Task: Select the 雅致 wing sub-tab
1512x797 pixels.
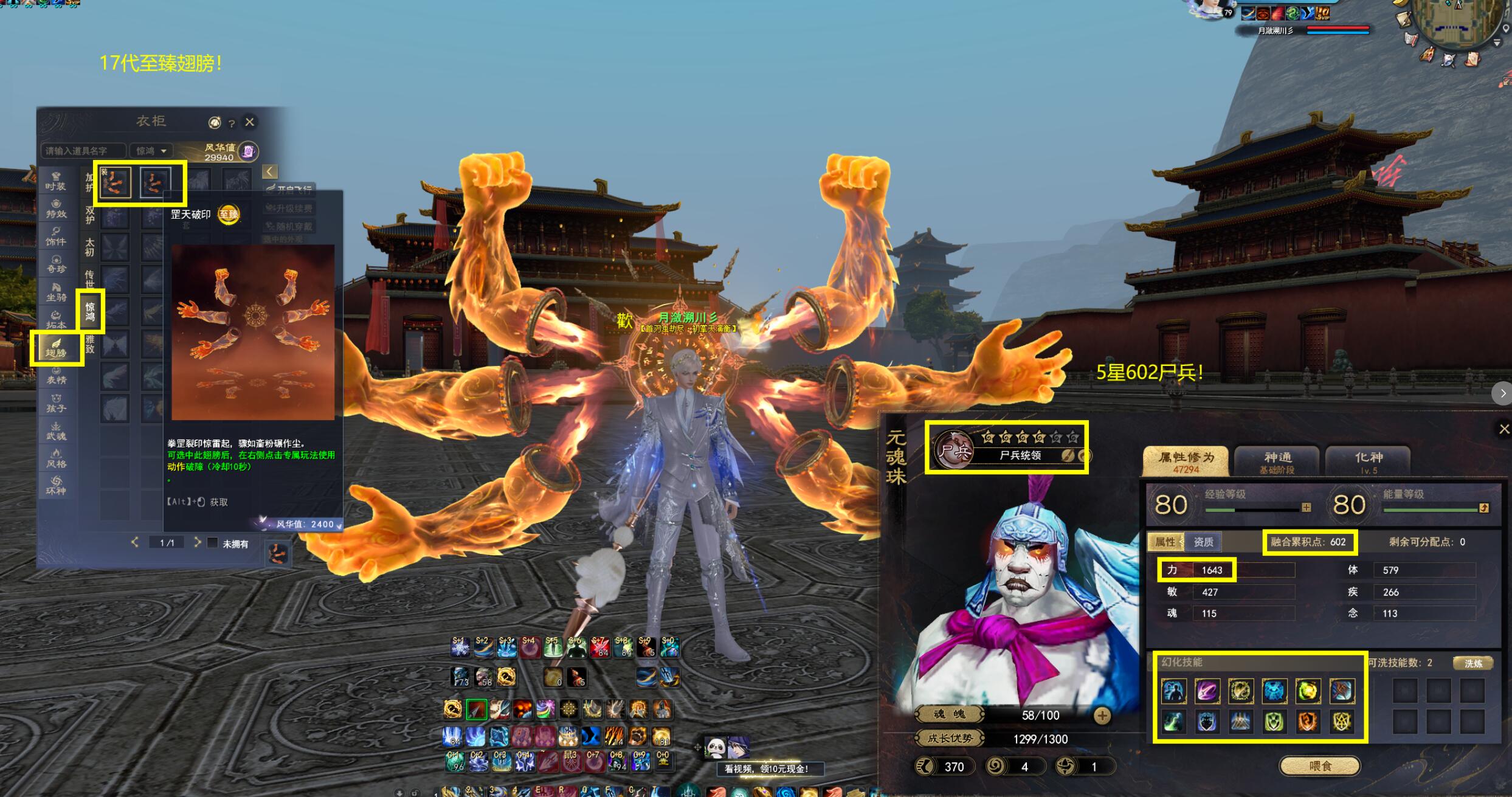Action: [90, 344]
